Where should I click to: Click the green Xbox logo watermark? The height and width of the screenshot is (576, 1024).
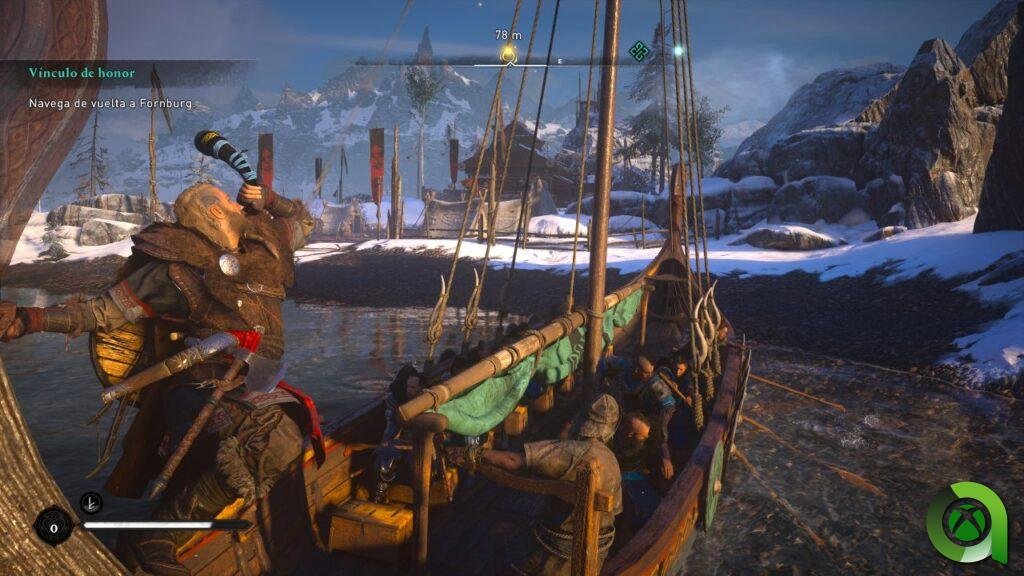966,523
